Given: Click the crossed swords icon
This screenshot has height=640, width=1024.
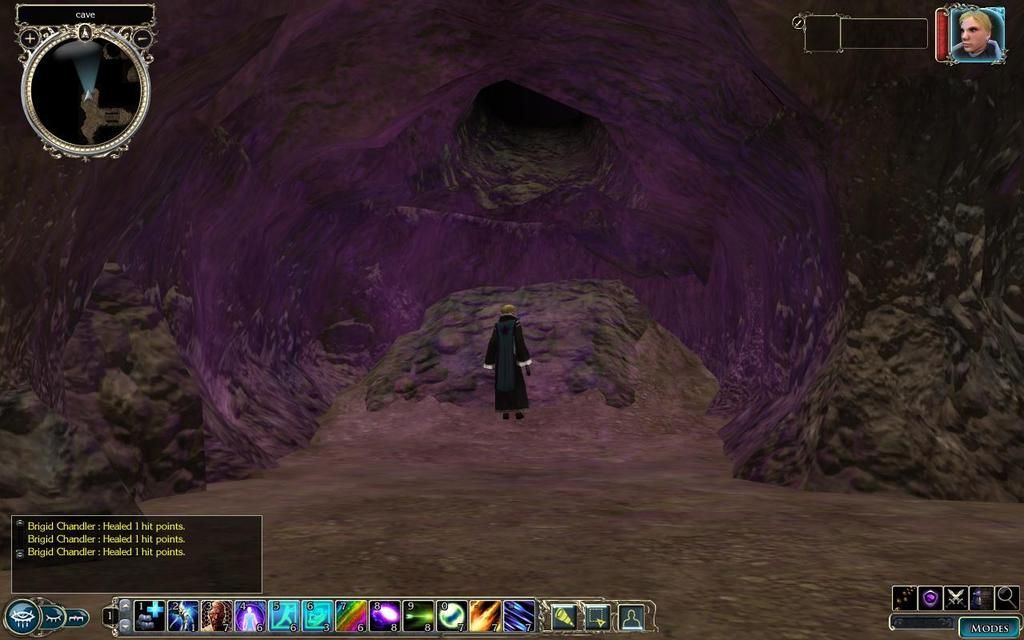Looking at the screenshot, I should 956,598.
